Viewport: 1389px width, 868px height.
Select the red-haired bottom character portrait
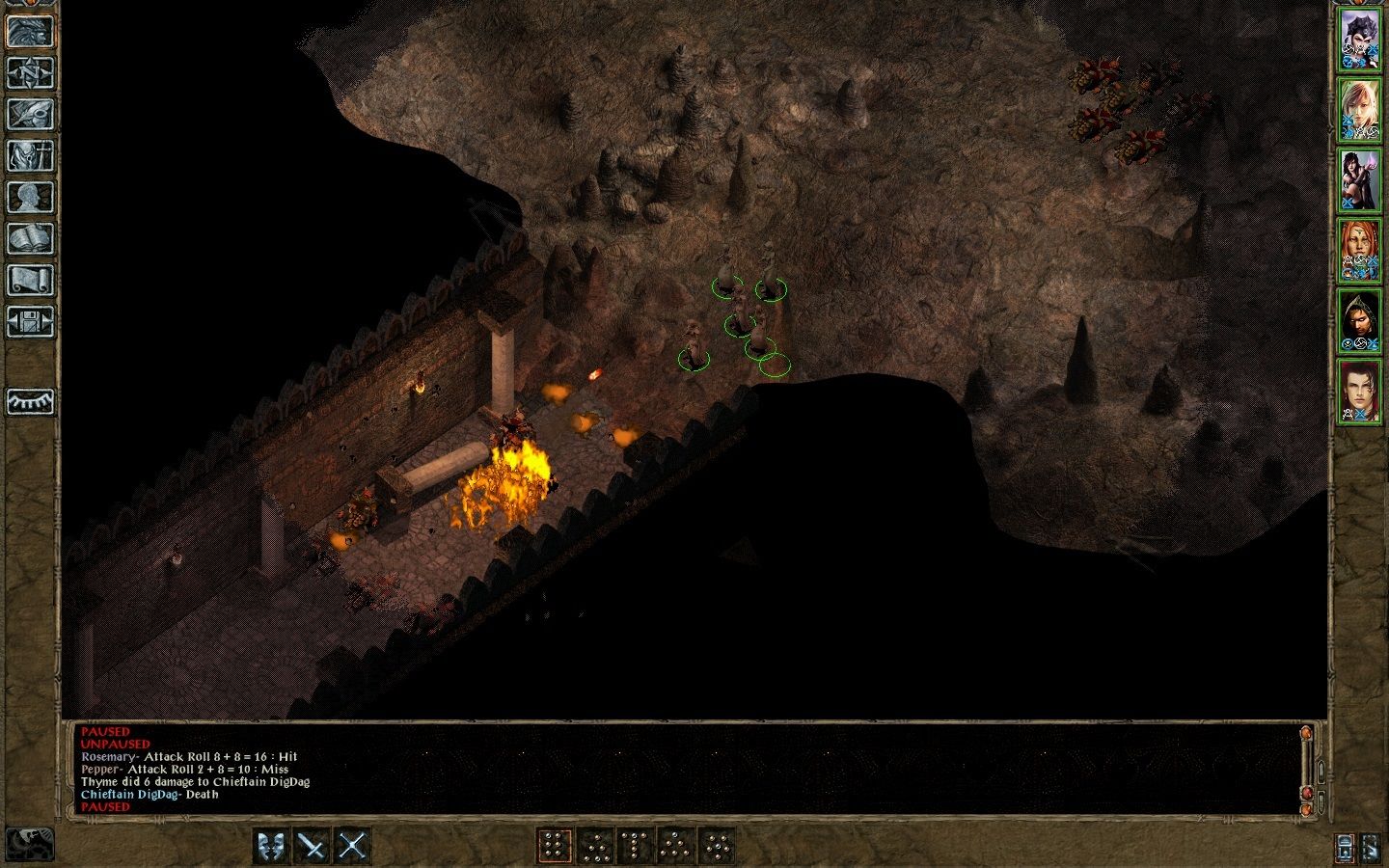pyautogui.click(x=1359, y=392)
